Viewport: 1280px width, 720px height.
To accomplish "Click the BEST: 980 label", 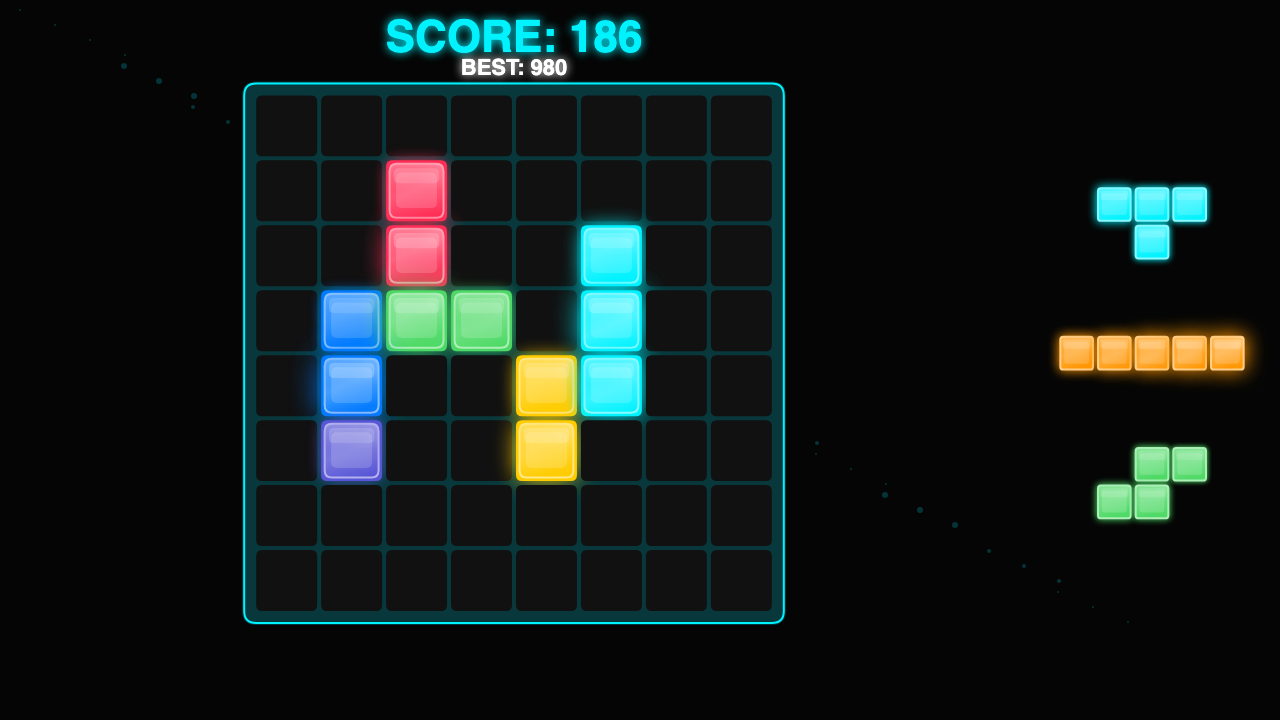I will [514, 67].
